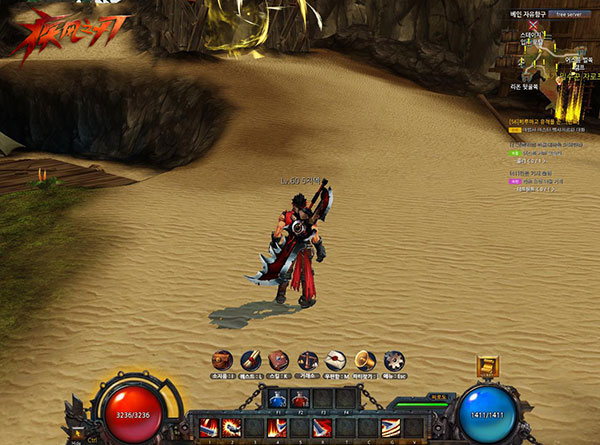Activate the skill in hotbar slot 1
Image resolution: width=600 pixels, height=445 pixels.
tap(208, 429)
